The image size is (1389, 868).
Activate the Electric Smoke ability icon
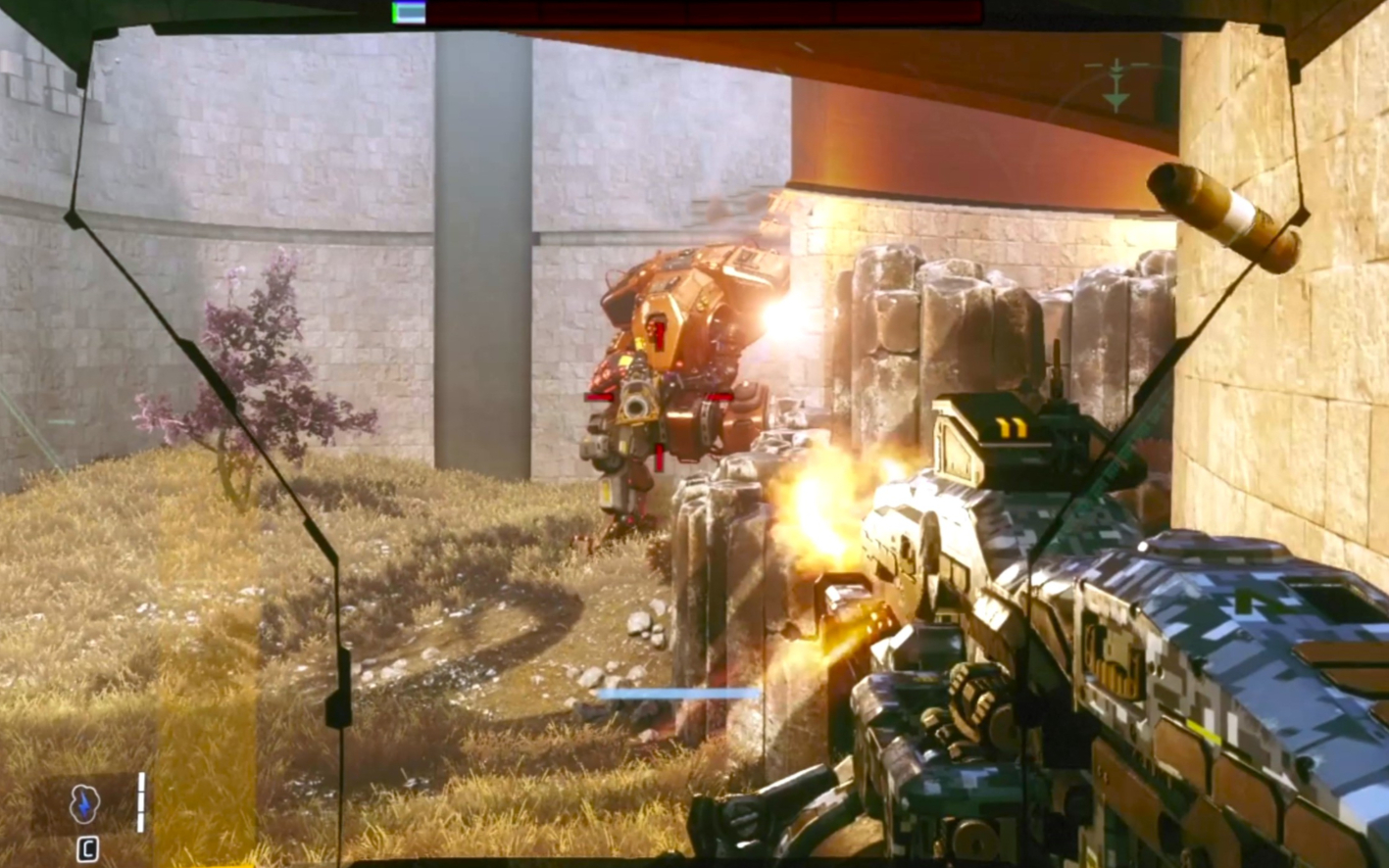[x=85, y=804]
